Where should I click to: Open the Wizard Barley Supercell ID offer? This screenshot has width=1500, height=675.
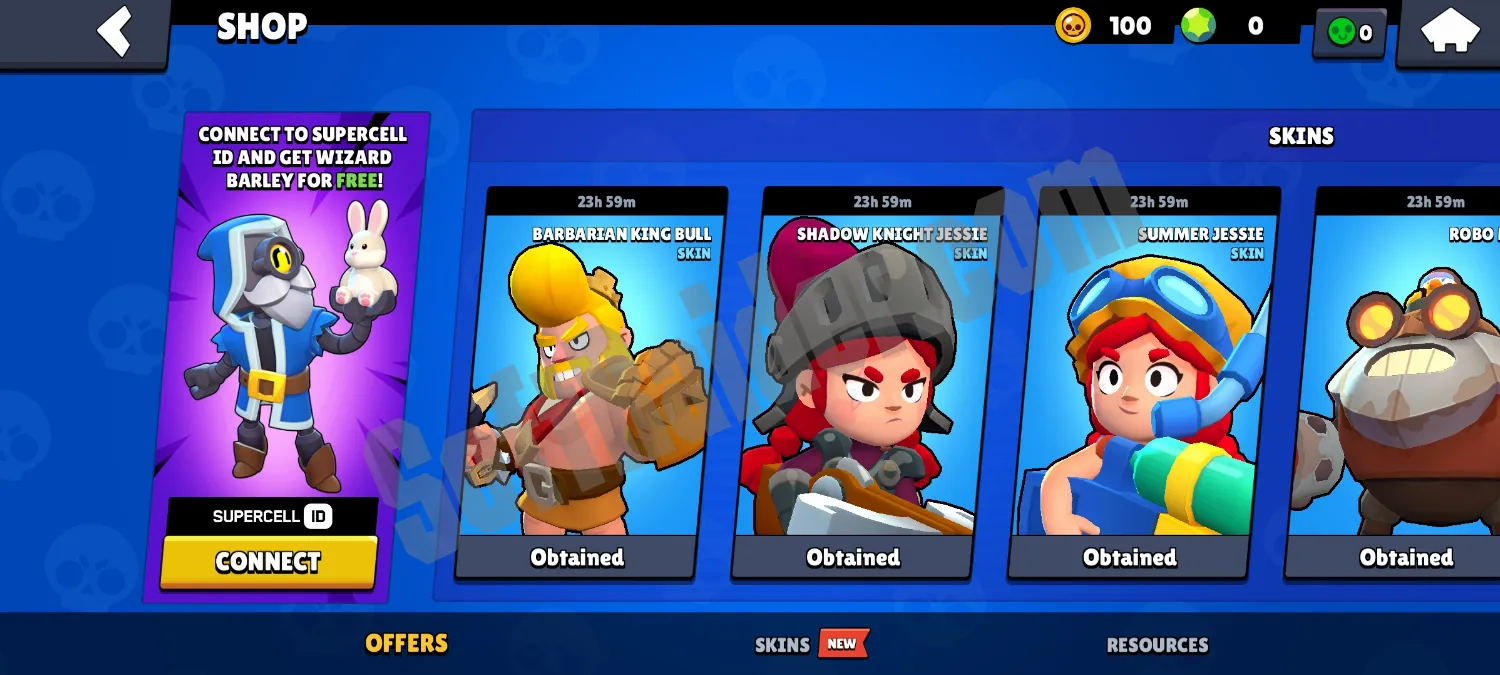pos(290,330)
